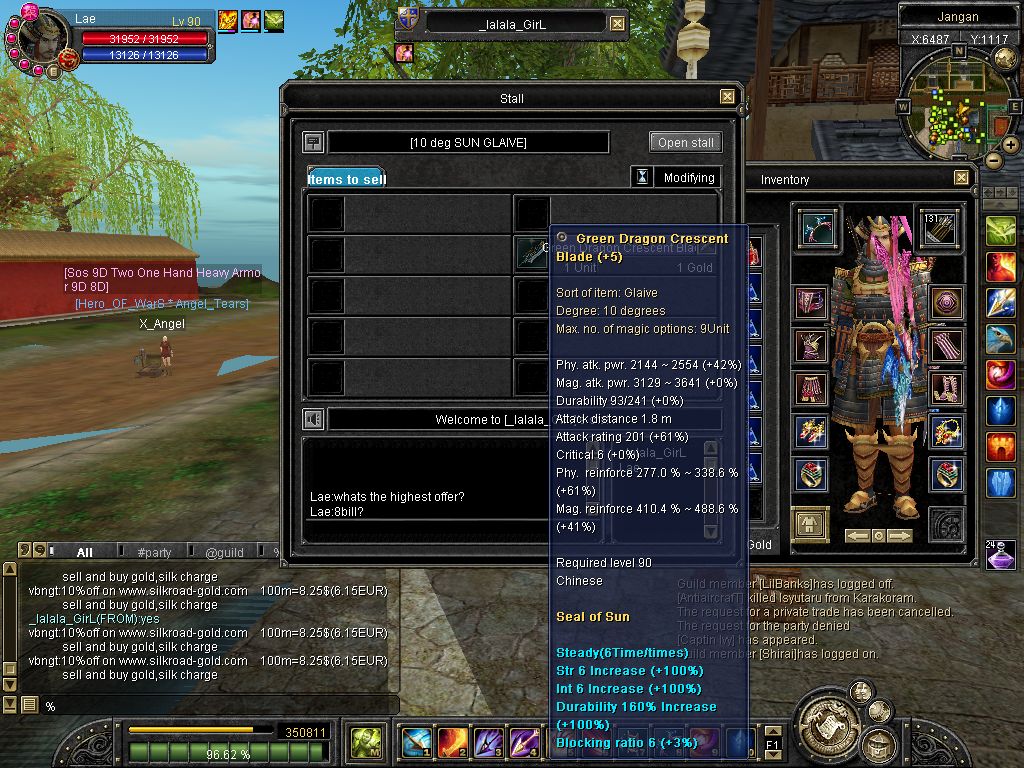Zoom in the minimap
This screenshot has width=1024, height=768.
pyautogui.click(x=1011, y=144)
